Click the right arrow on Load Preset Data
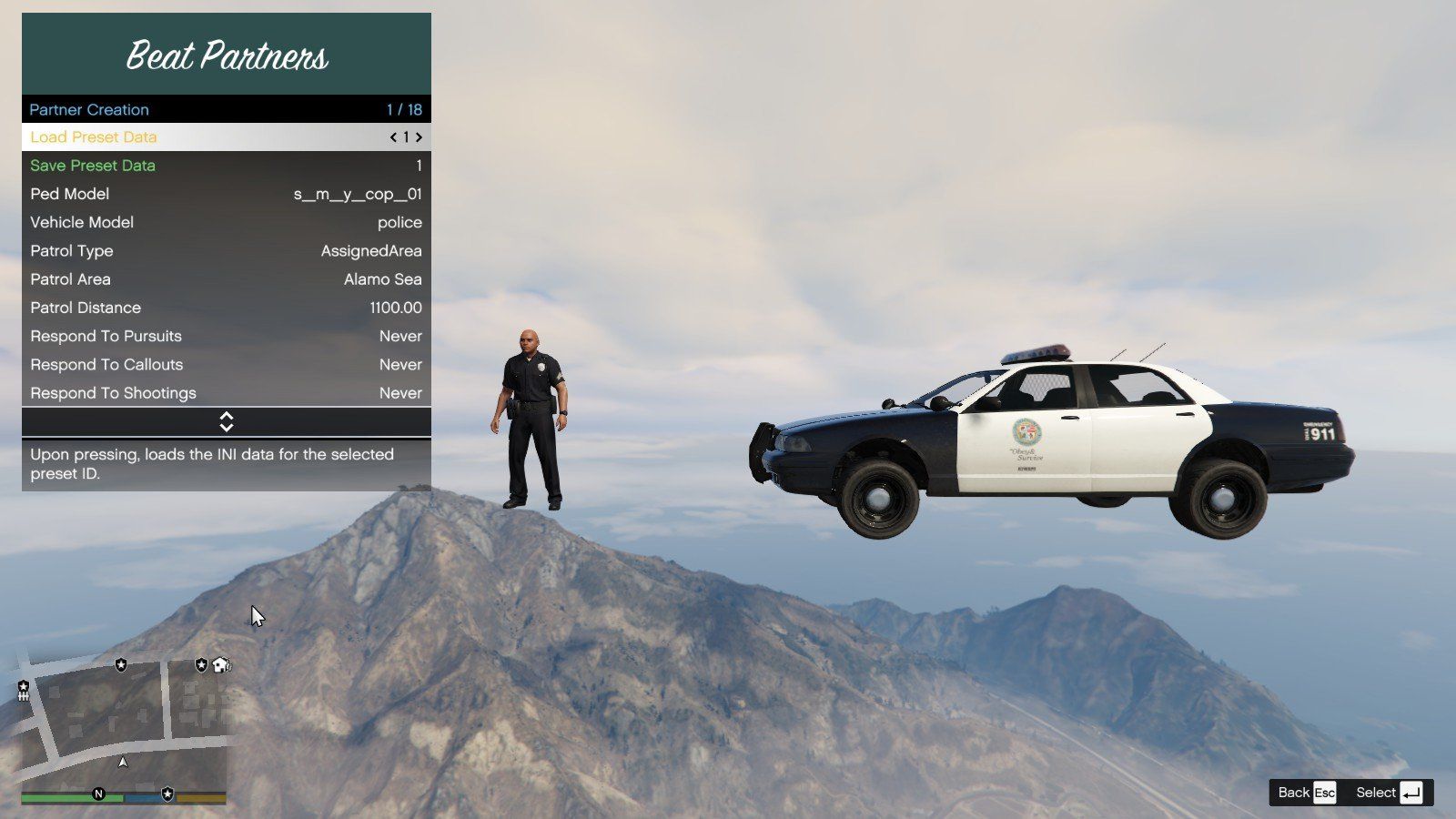 [x=419, y=137]
